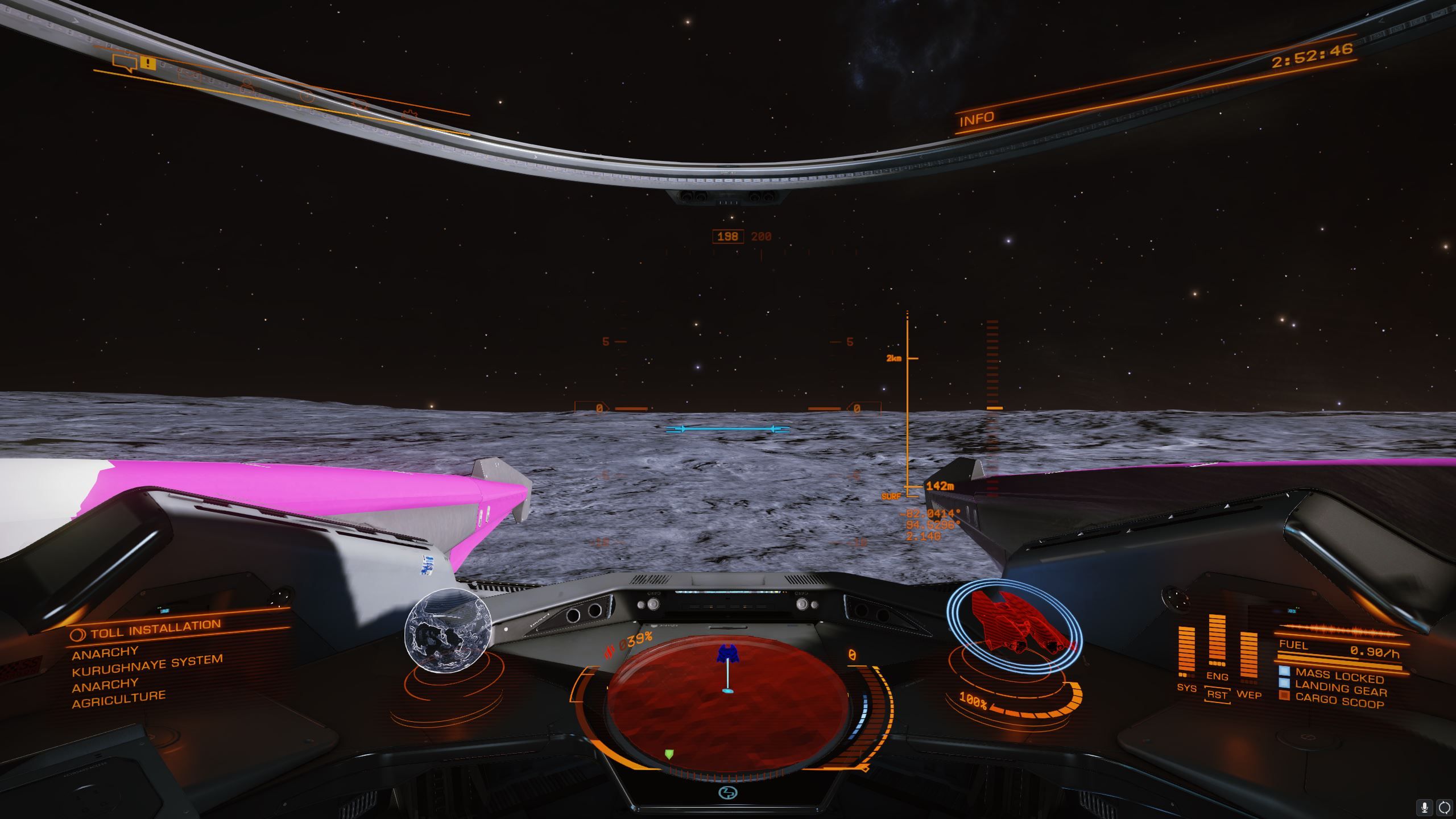Open the comms chat bubble panel
The image size is (1456, 819).
pyautogui.click(x=125, y=62)
